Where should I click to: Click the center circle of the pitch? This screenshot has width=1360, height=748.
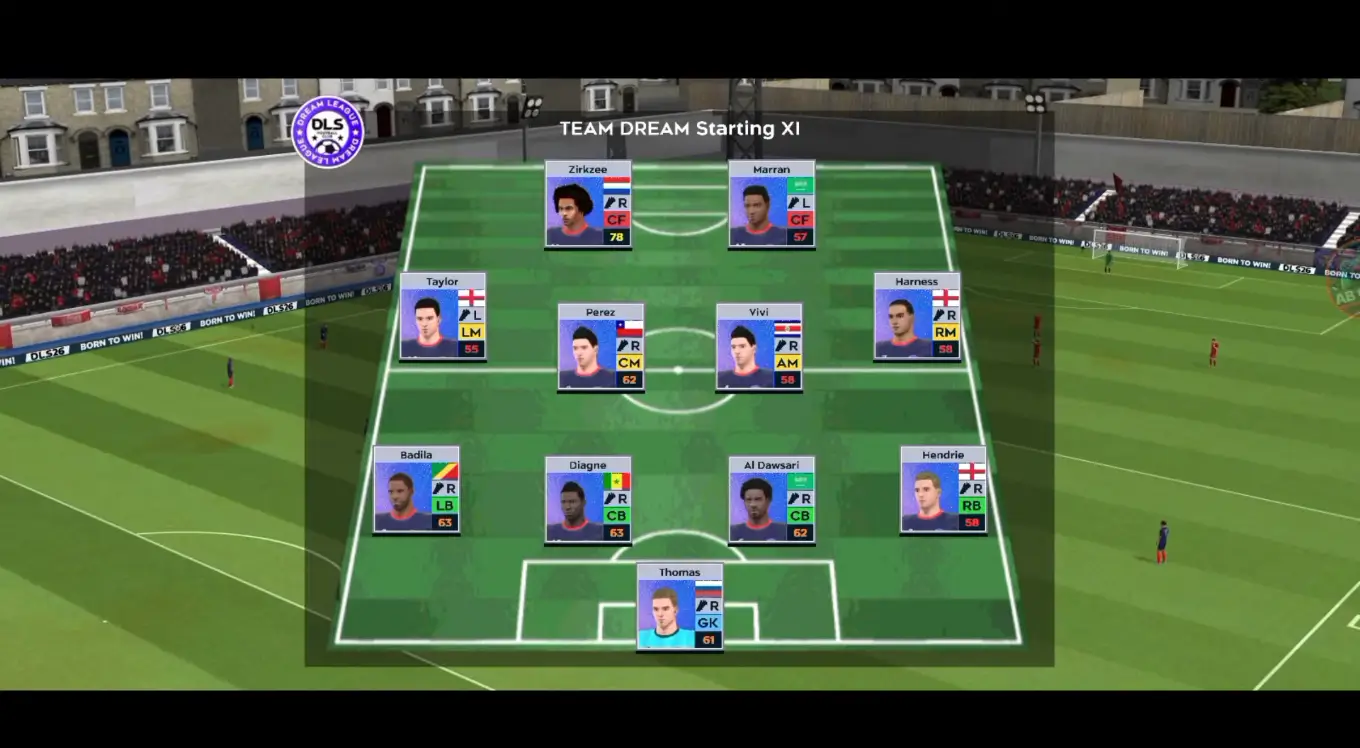[678, 370]
